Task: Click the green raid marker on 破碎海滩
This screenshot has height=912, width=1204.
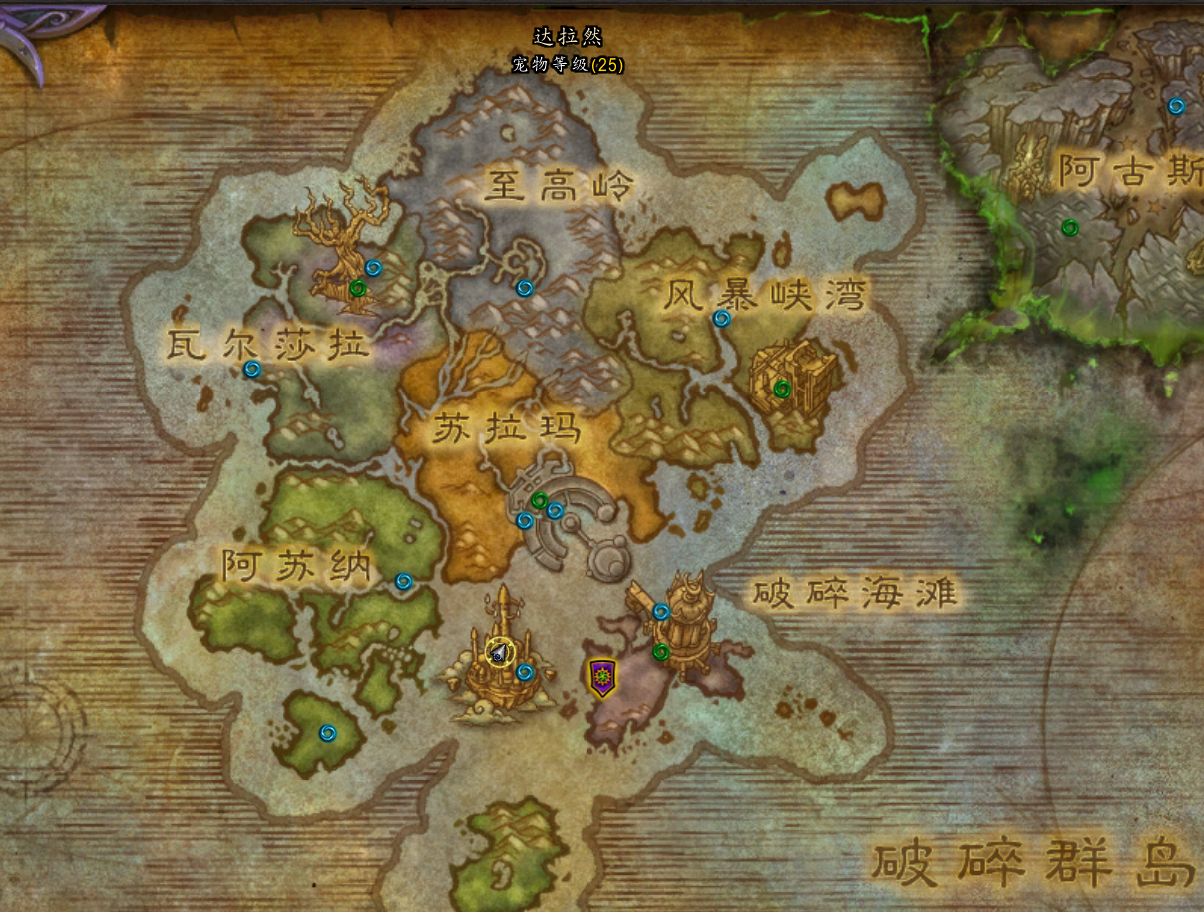Action: point(660,652)
